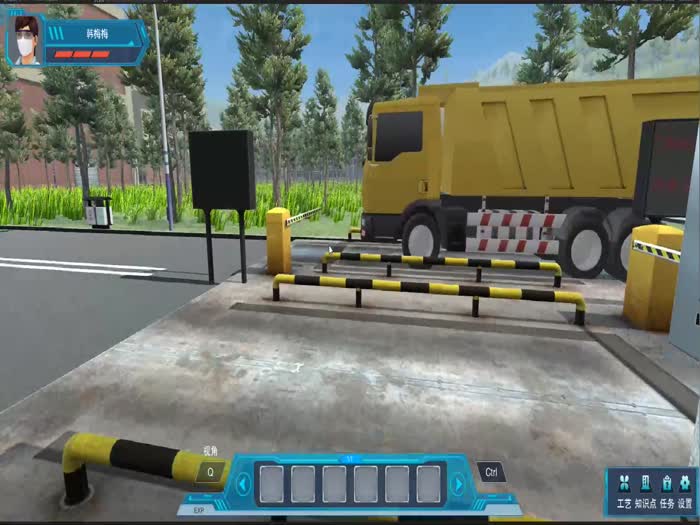Image resolution: width=700 pixels, height=525 pixels.
Task: Click the hotbar's left arrow button
Action: (x=243, y=484)
